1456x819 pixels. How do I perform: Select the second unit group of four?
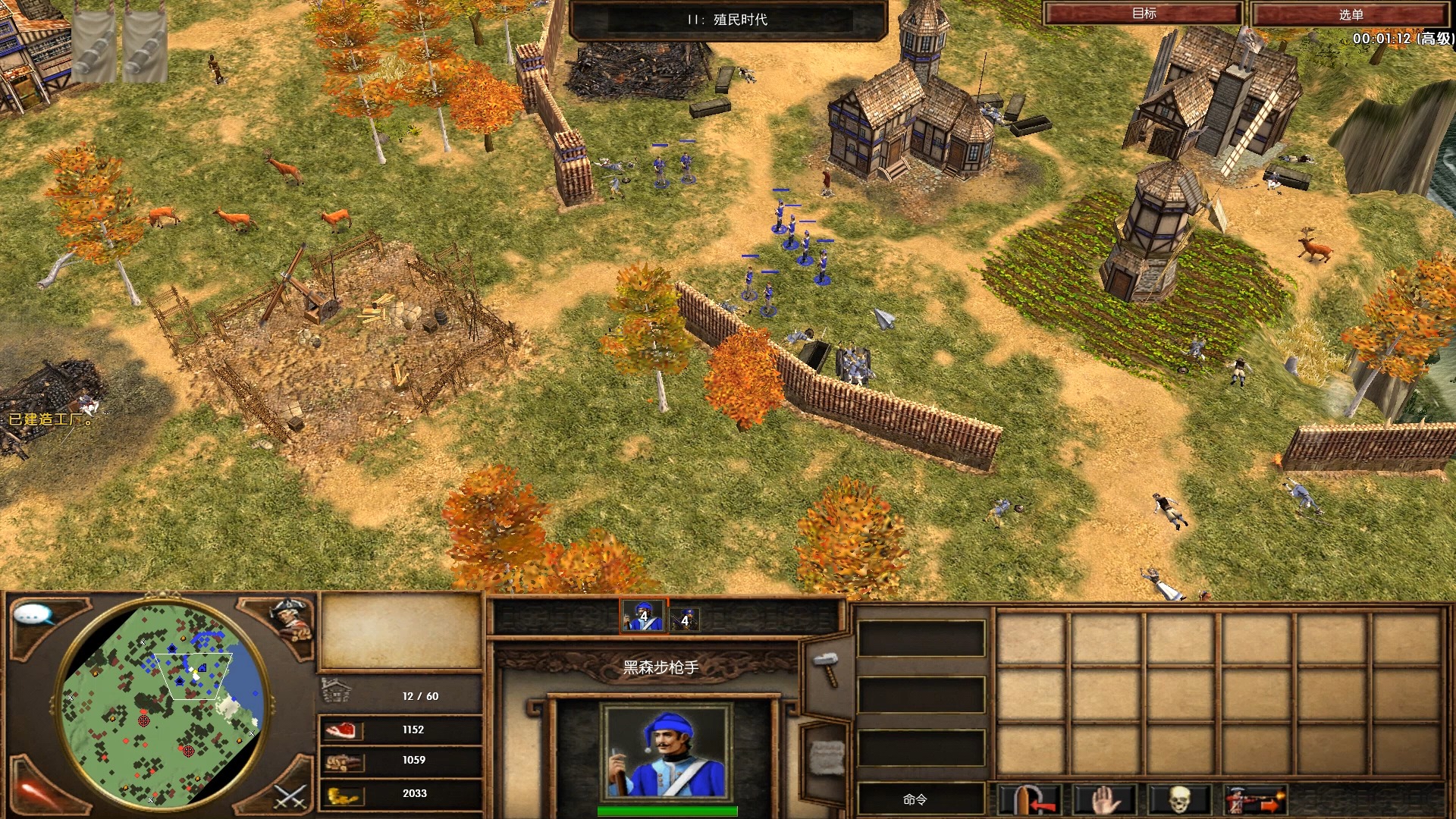[x=684, y=620]
